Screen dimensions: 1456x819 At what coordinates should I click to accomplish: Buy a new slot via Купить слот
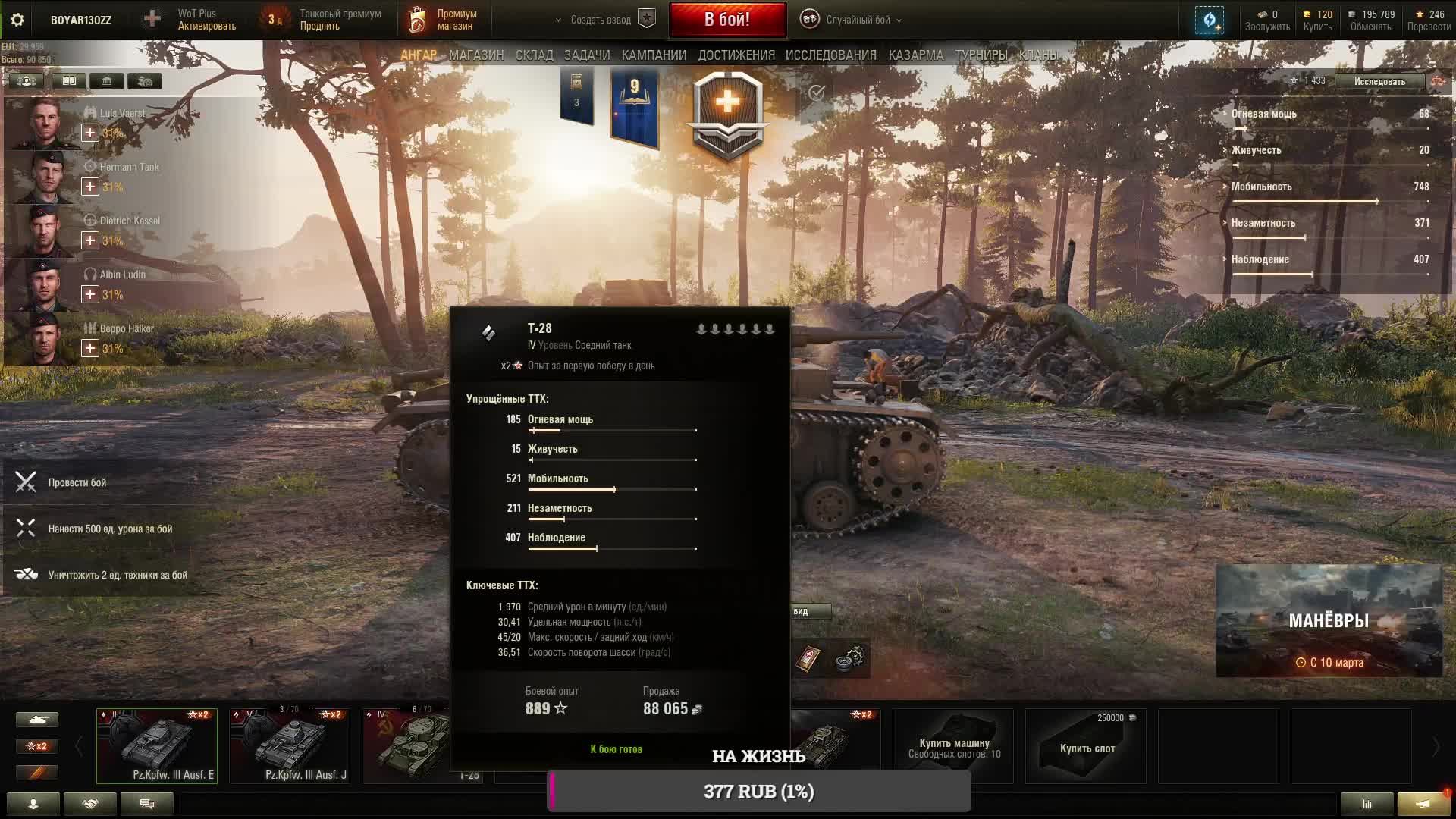click(x=1086, y=745)
